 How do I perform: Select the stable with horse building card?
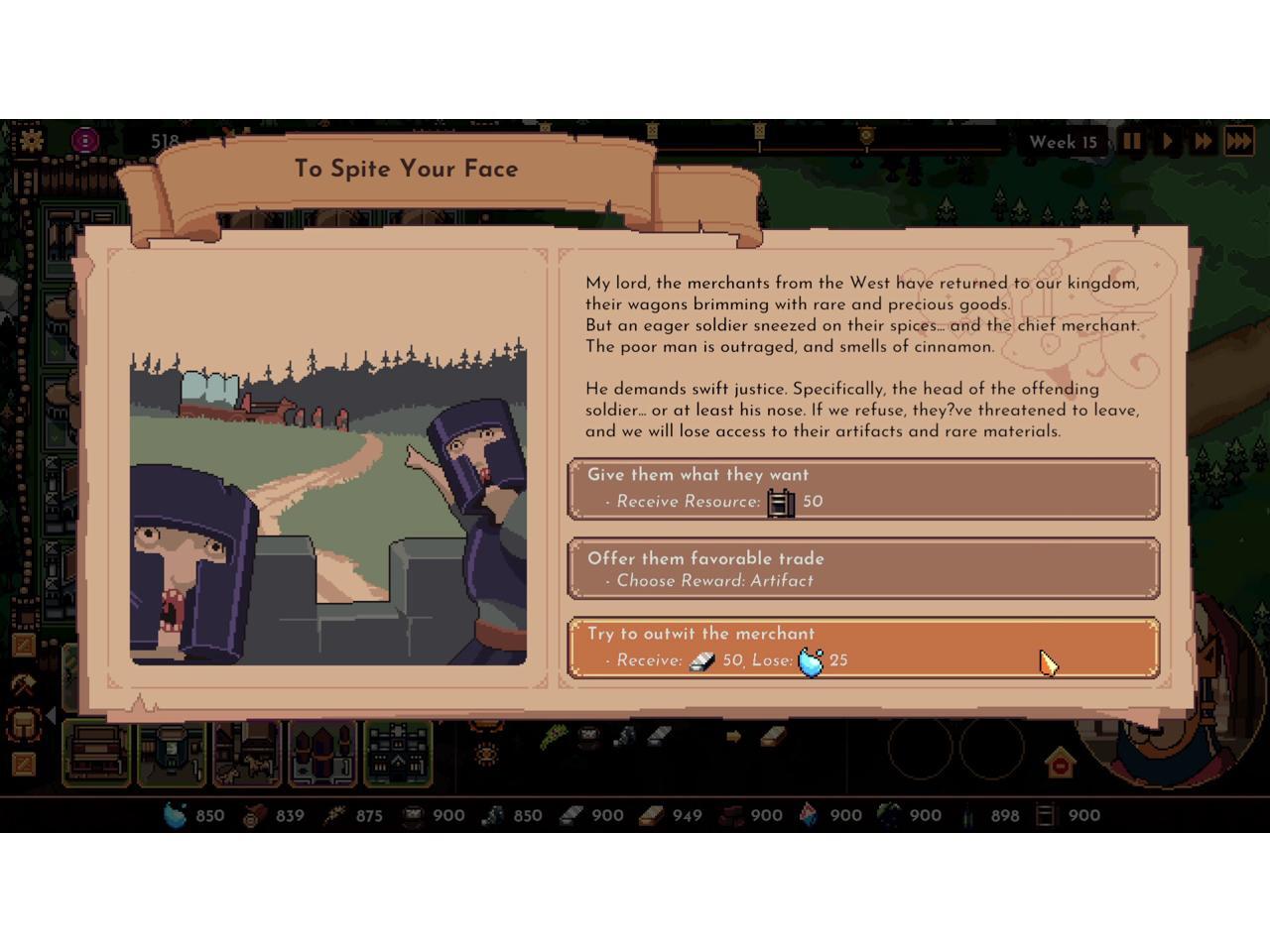tap(248, 753)
